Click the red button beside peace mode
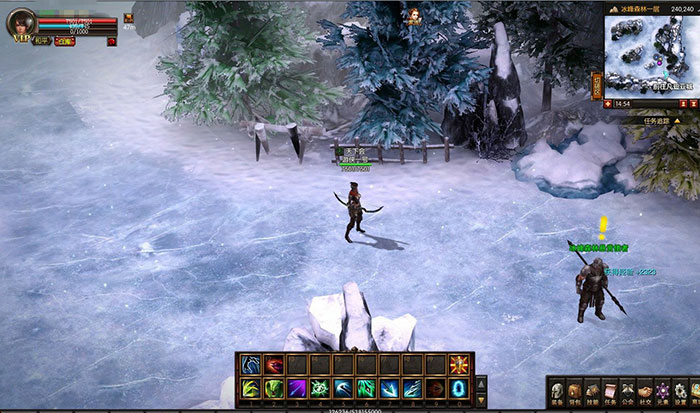700x413 pixels. (x=64, y=42)
